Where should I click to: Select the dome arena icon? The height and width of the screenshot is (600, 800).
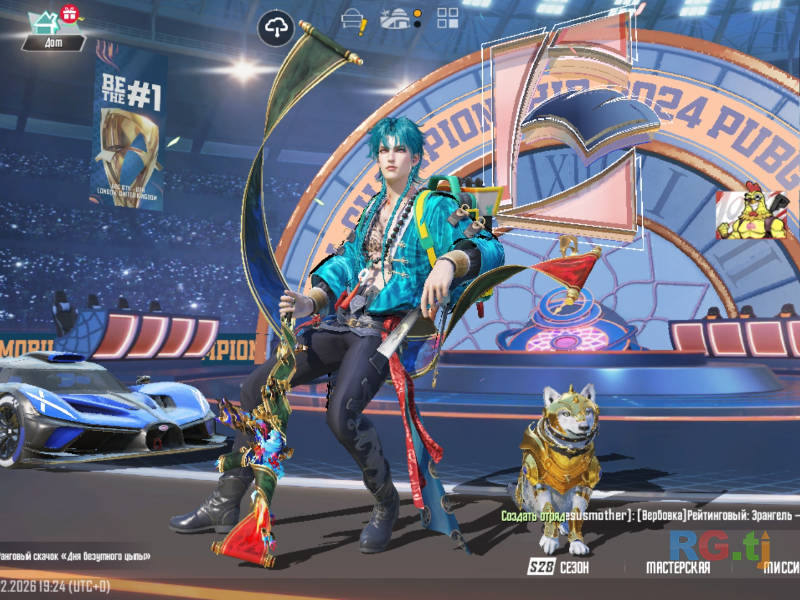pyautogui.click(x=396, y=18)
